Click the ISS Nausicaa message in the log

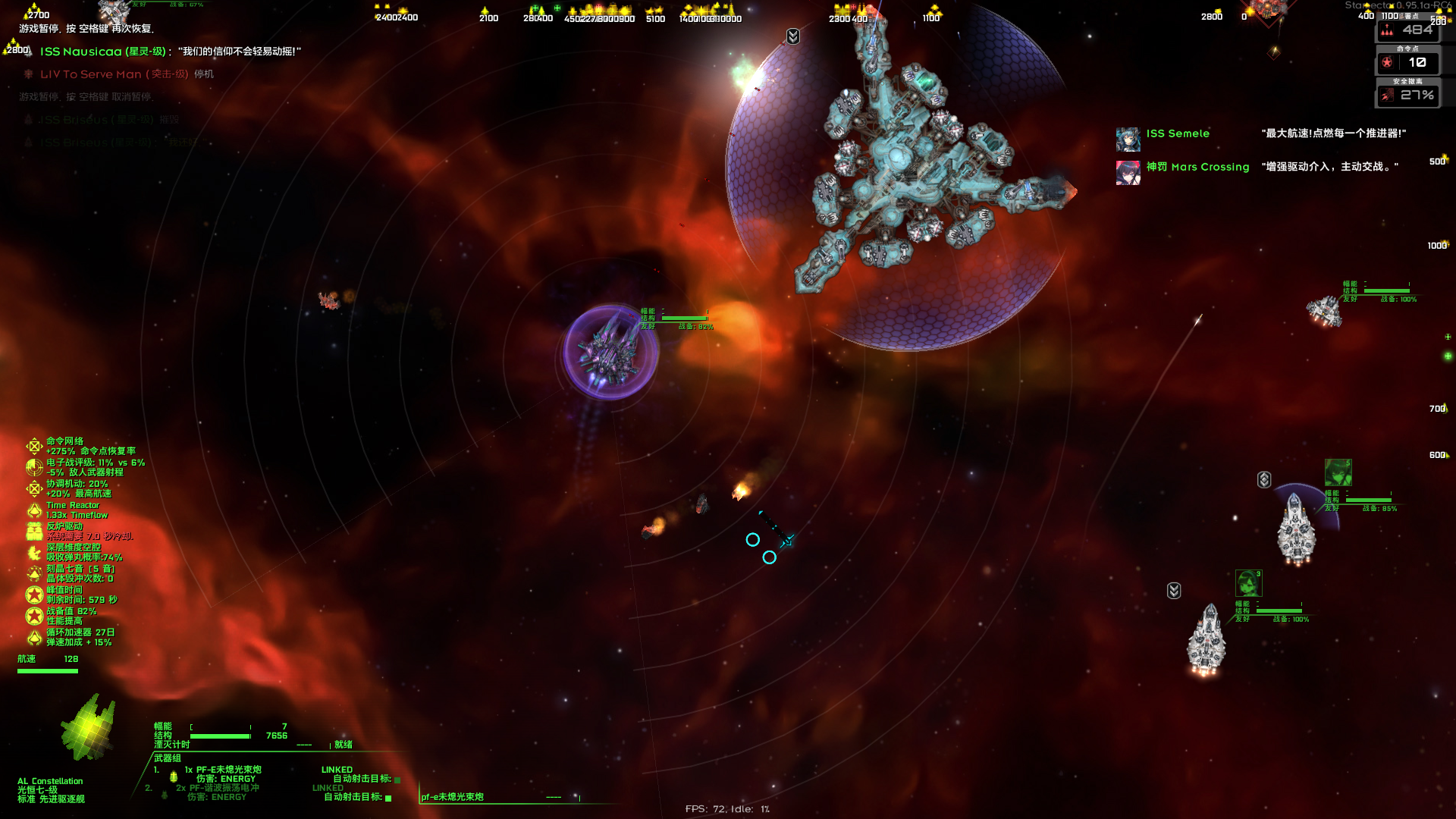tap(170, 52)
